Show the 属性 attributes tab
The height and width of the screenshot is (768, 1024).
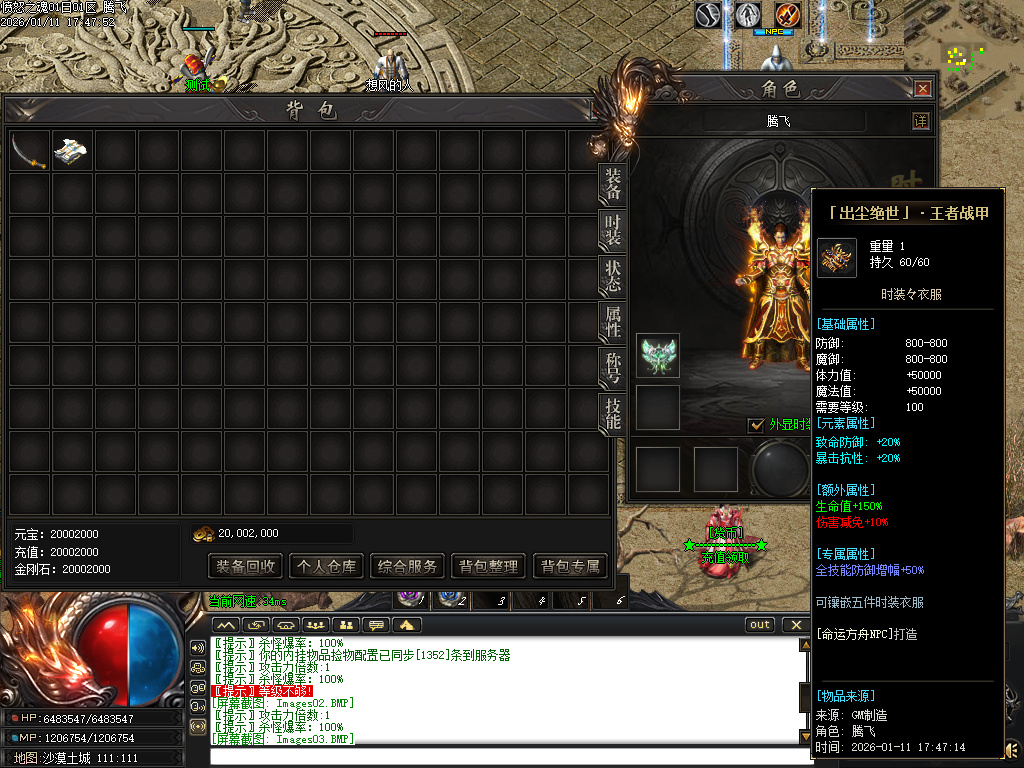click(x=613, y=322)
